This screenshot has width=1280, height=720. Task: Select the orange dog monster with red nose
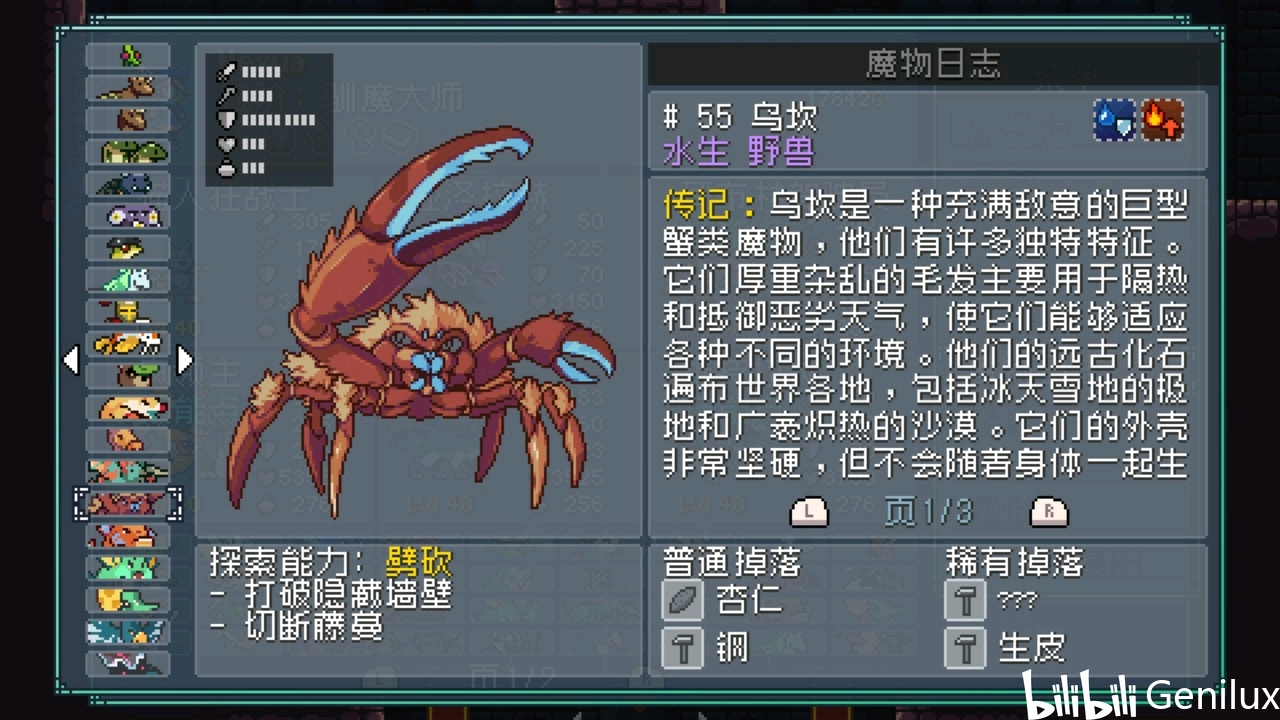coord(128,408)
